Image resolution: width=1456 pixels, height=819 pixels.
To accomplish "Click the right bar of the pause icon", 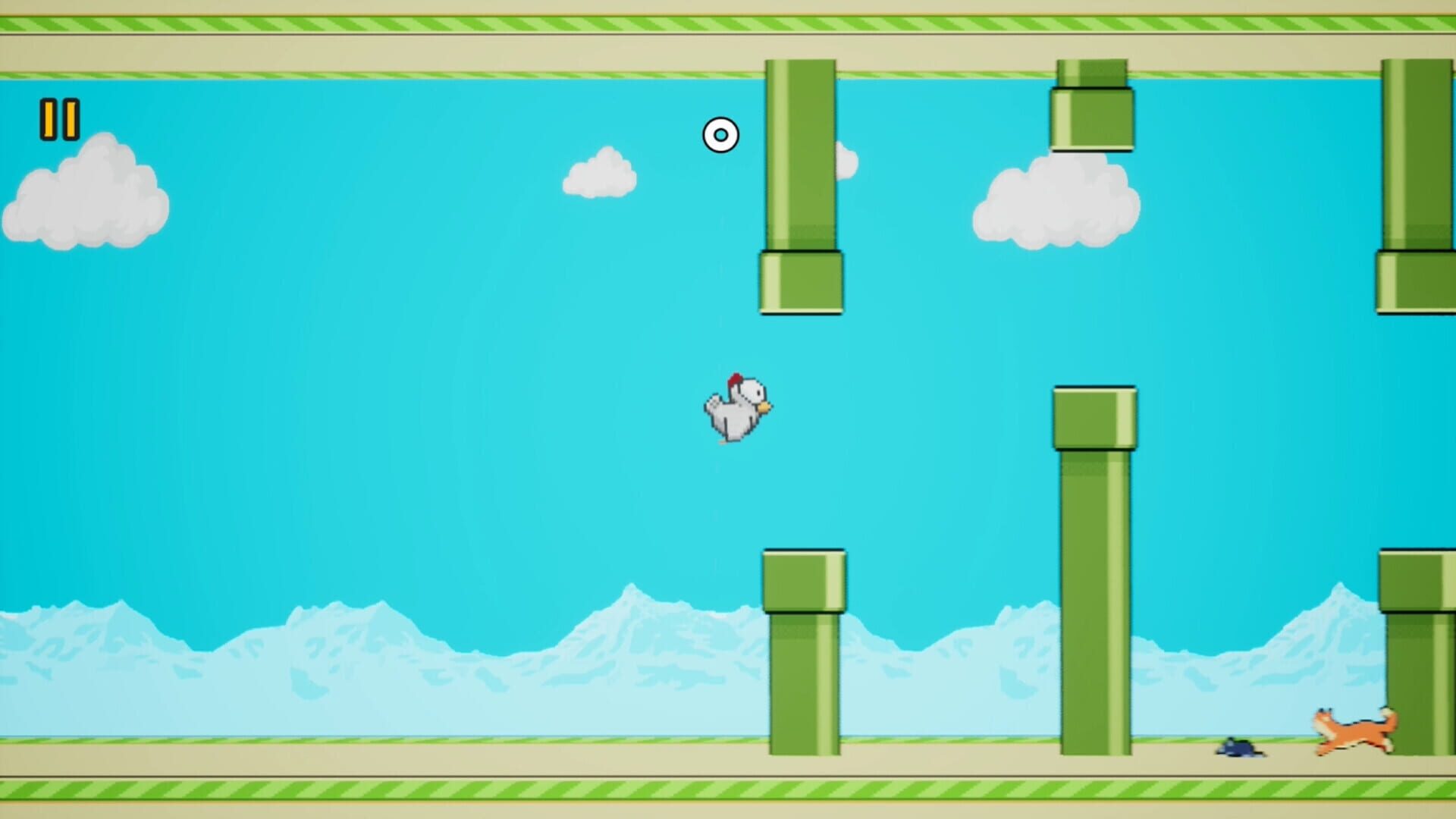I will (71, 118).
